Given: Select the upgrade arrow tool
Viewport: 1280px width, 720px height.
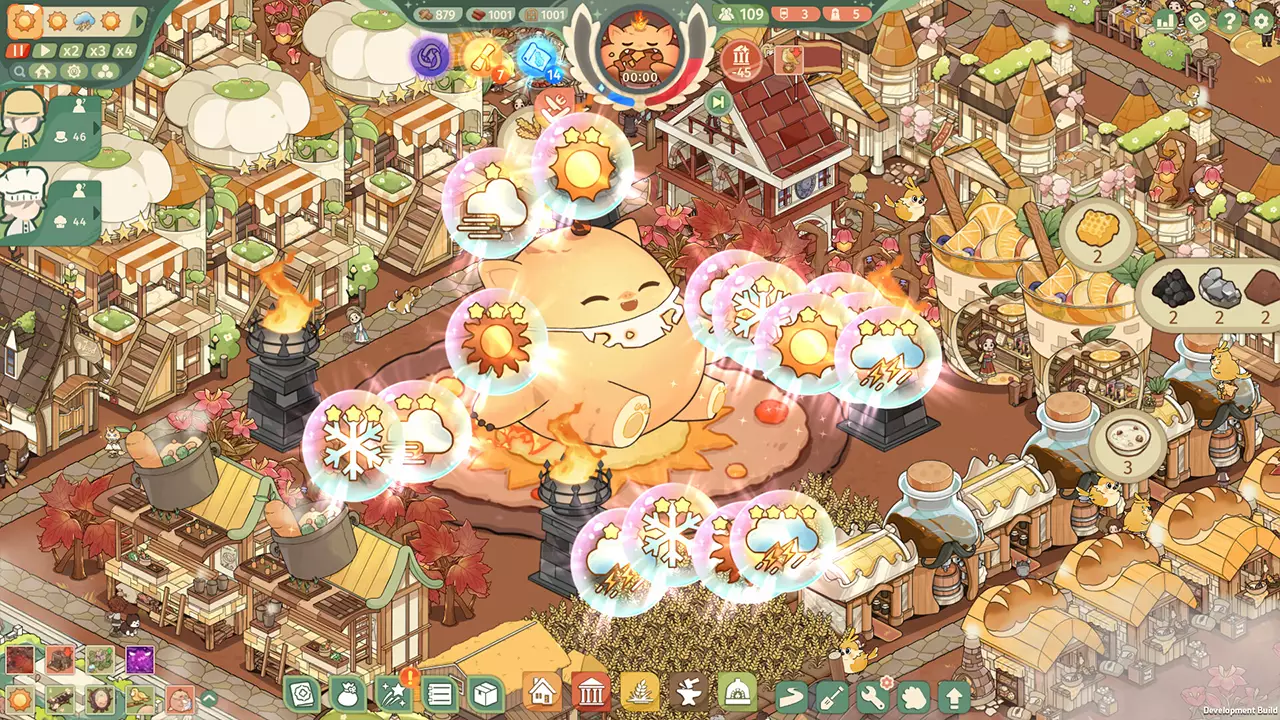Looking at the screenshot, I should tap(955, 693).
